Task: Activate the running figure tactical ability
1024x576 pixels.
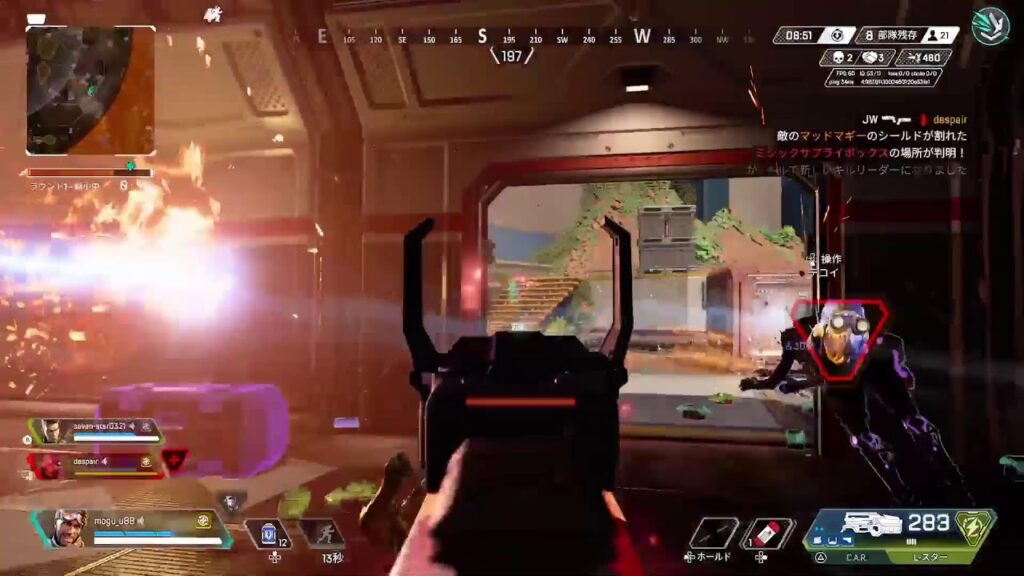Action: [322, 534]
